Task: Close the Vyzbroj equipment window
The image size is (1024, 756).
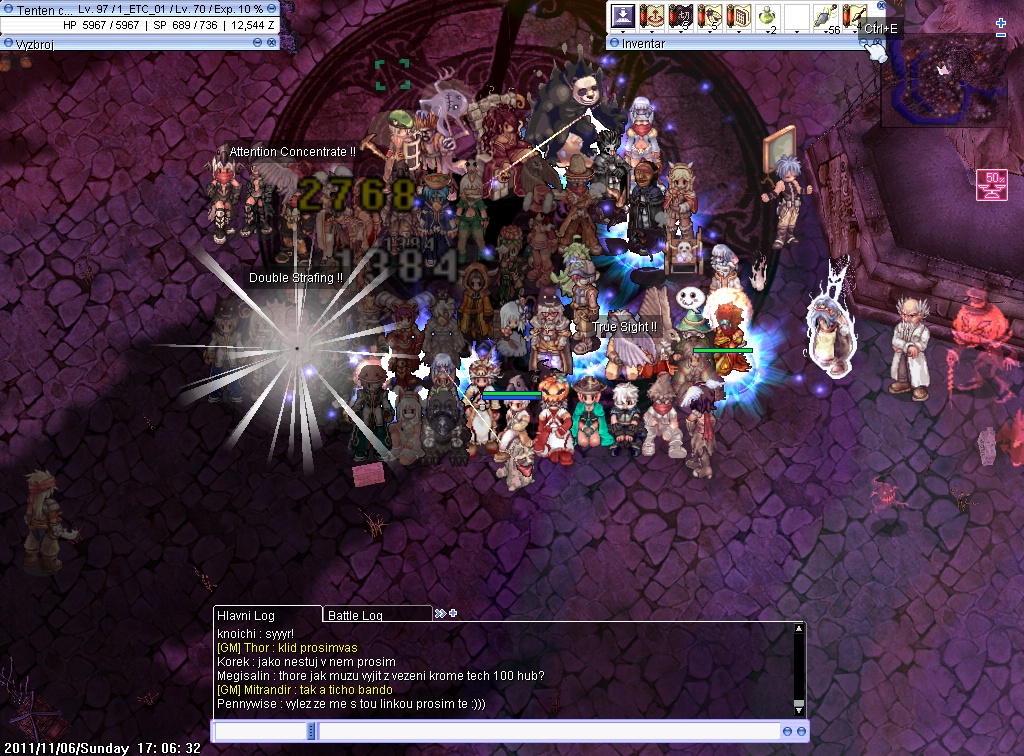Action: 272,43
